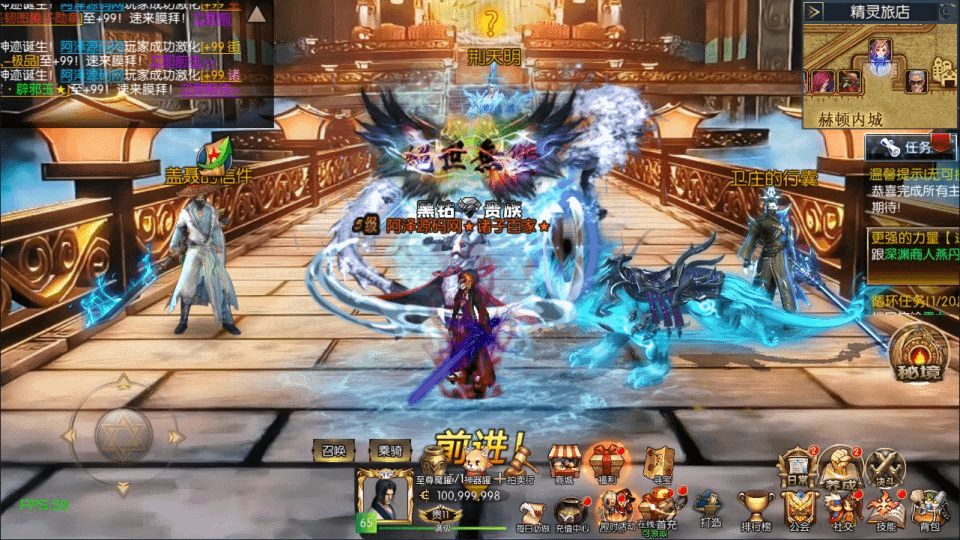Open the 充值中心 recharge center
The height and width of the screenshot is (540, 960).
(x=572, y=512)
